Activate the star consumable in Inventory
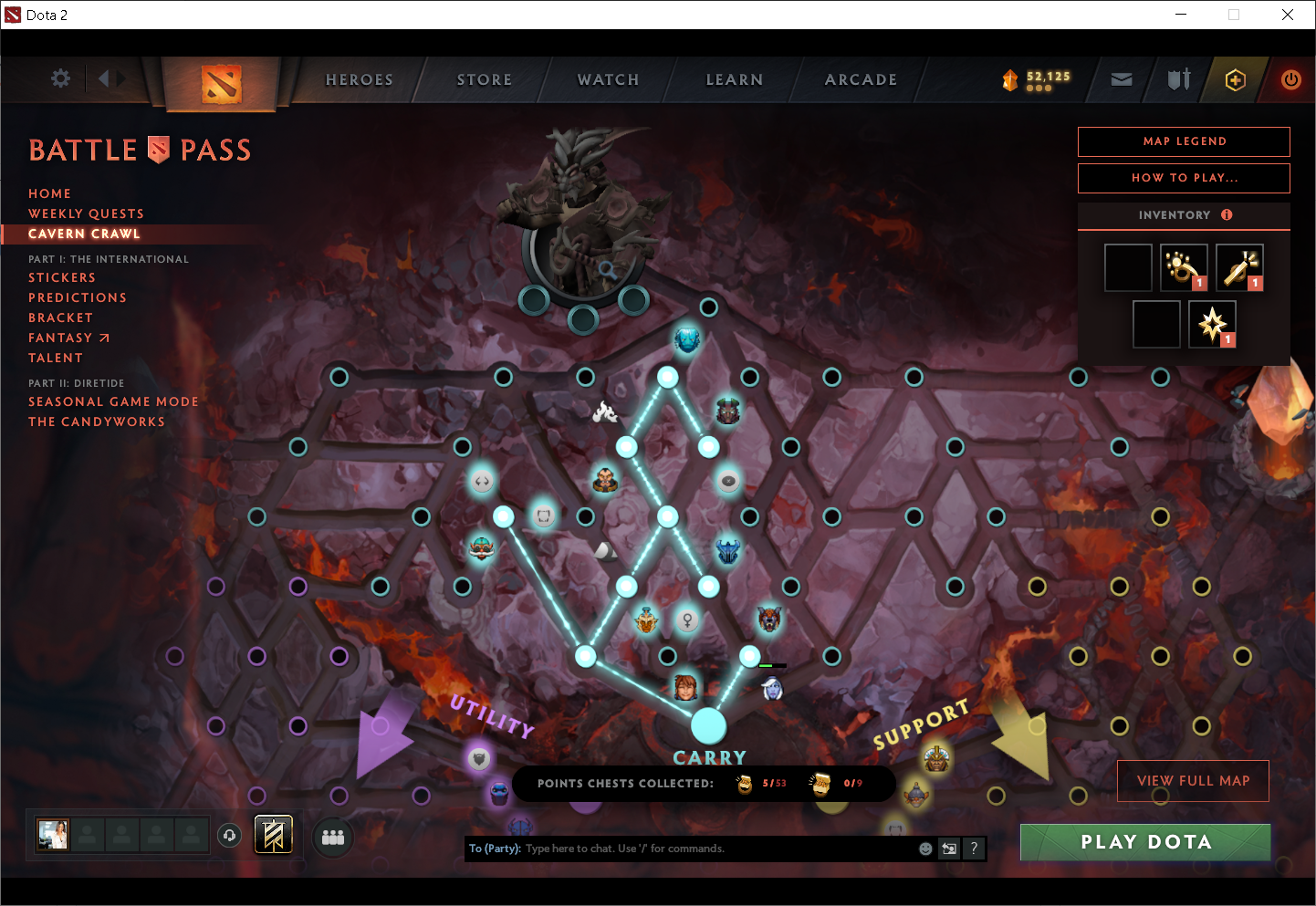The height and width of the screenshot is (906, 1316). tap(1211, 324)
